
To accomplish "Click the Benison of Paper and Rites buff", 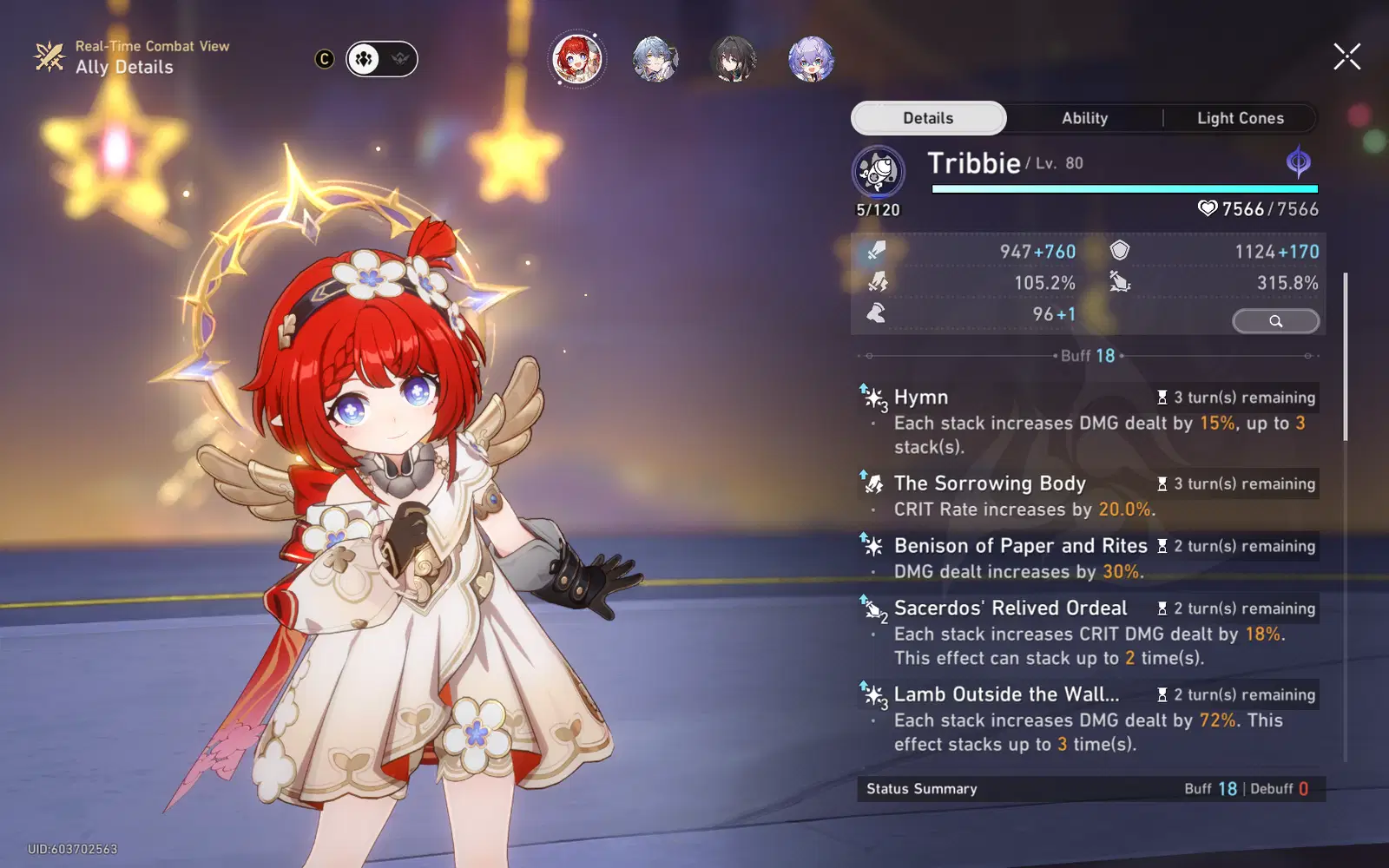I will click(1089, 558).
